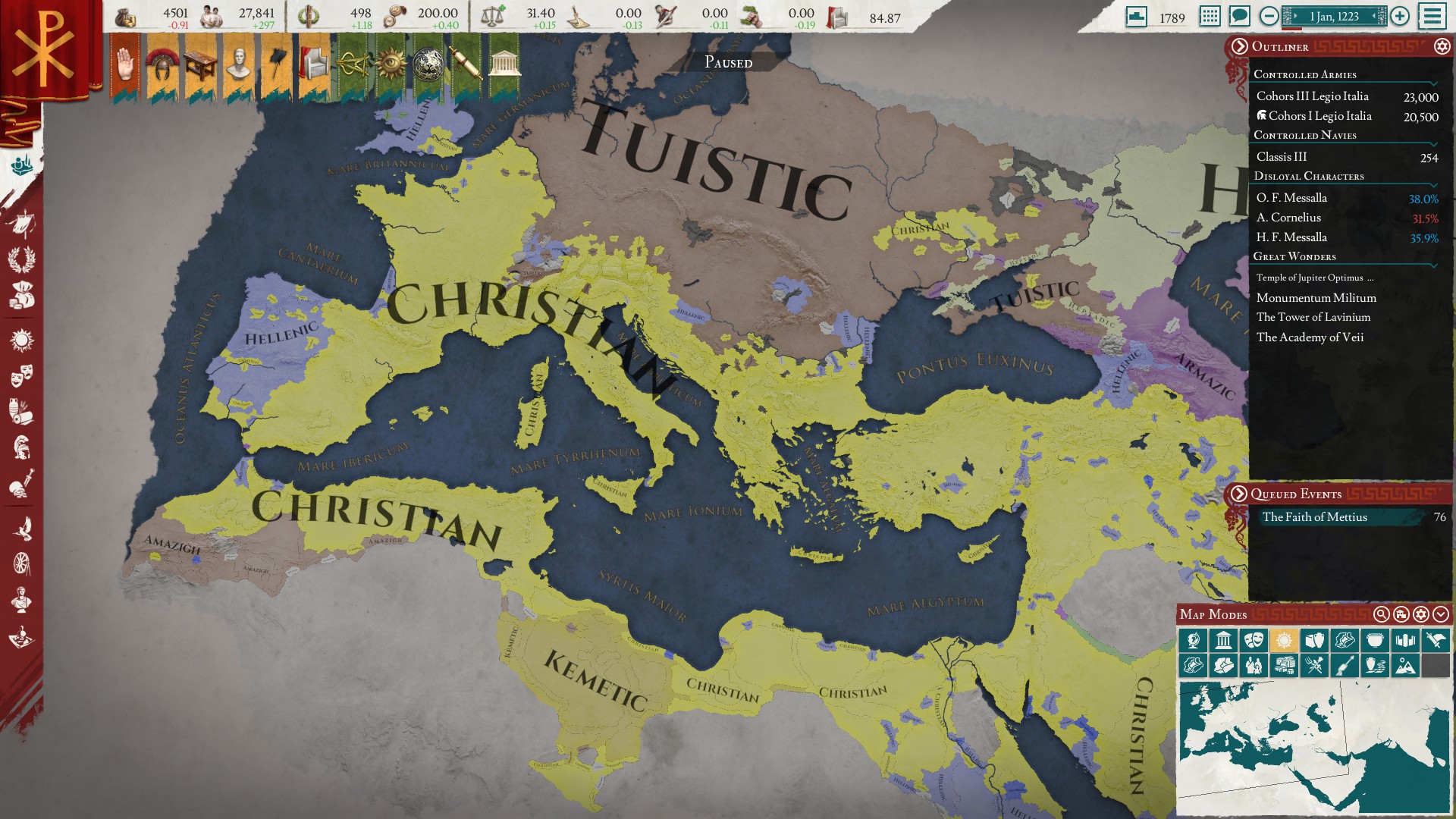Activate the religion map mode sun icon
This screenshot has width=1456, height=819.
click(1283, 641)
